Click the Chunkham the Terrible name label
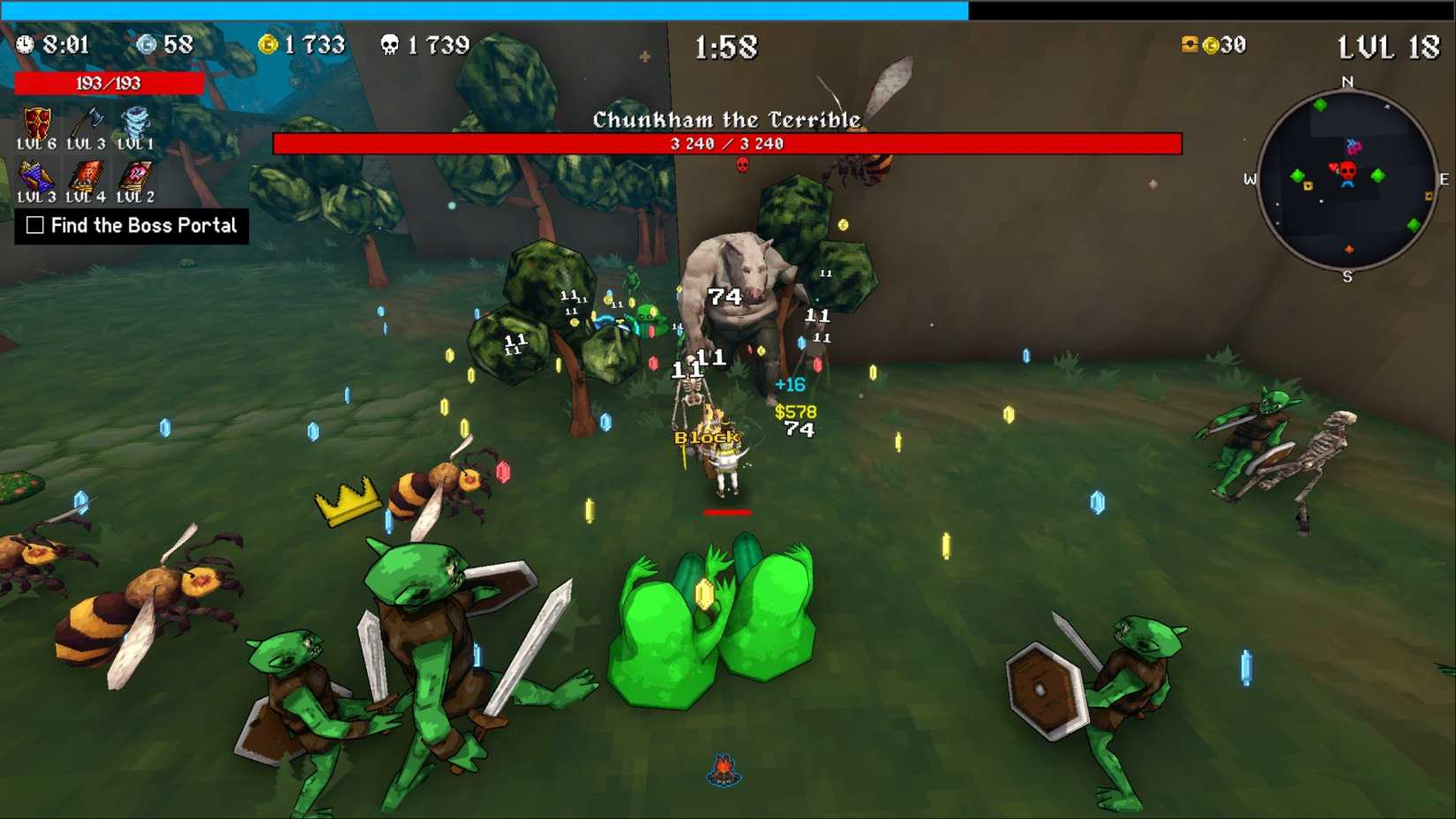The width and height of the screenshot is (1456, 819). tap(726, 119)
